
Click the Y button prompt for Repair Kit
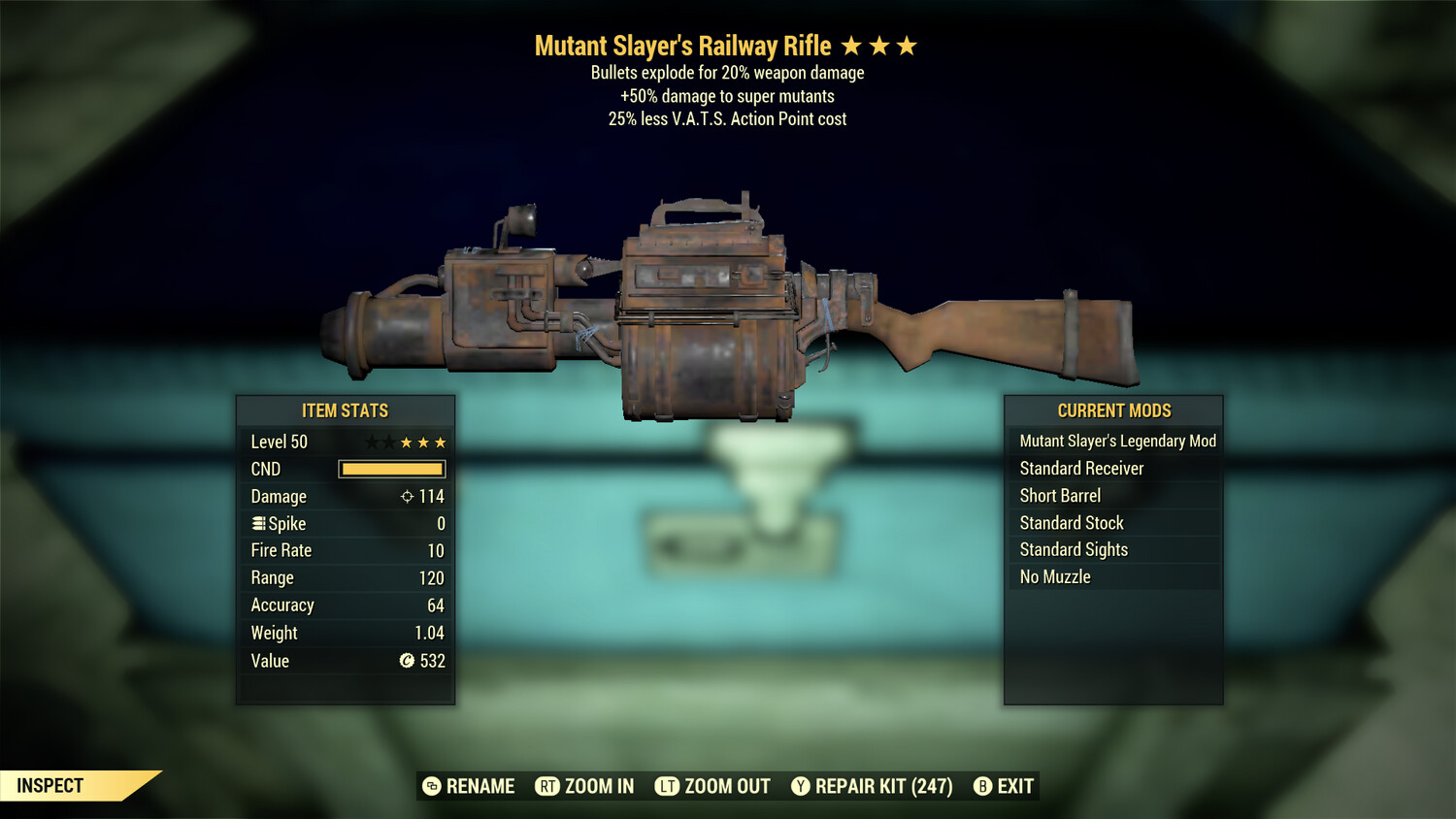[801, 786]
